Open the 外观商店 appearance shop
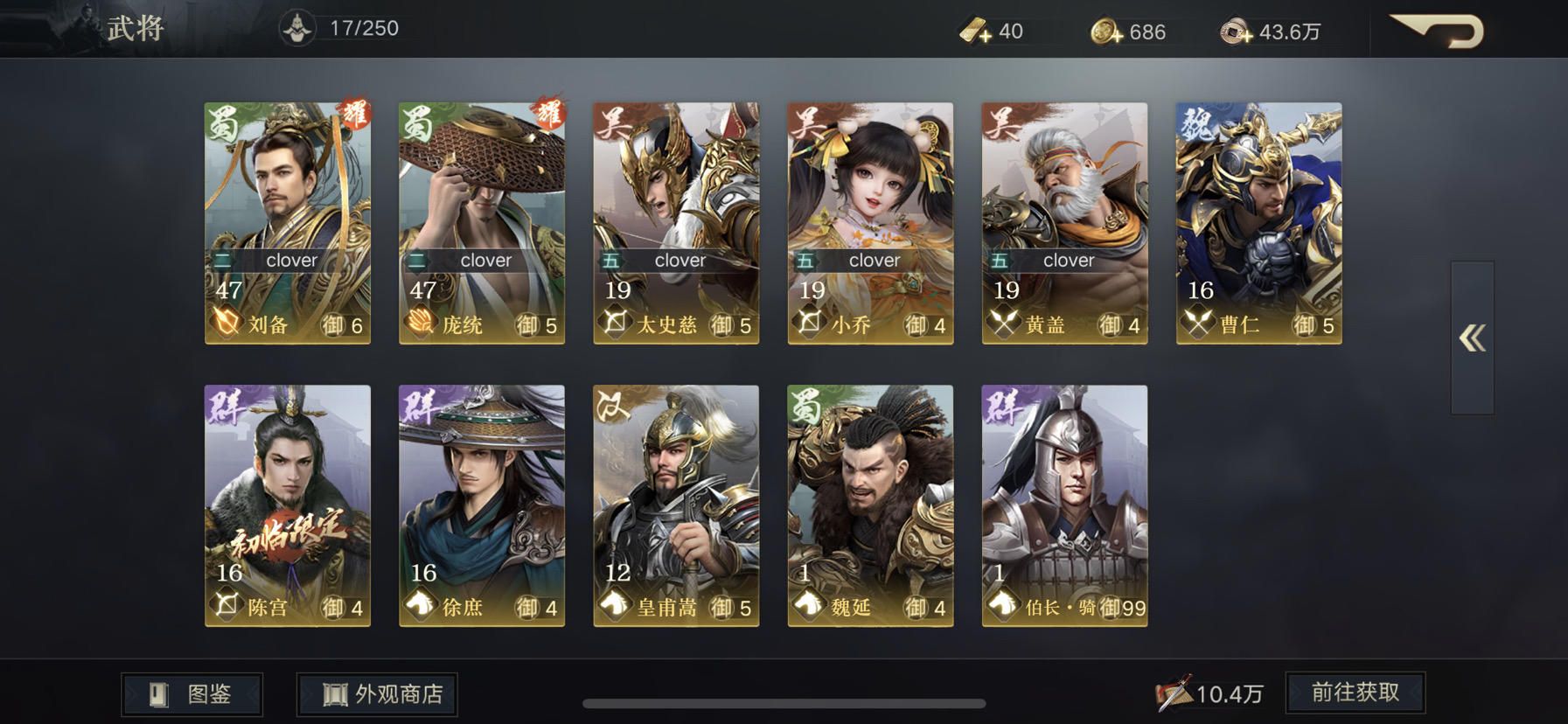1568x724 pixels. tap(376, 693)
